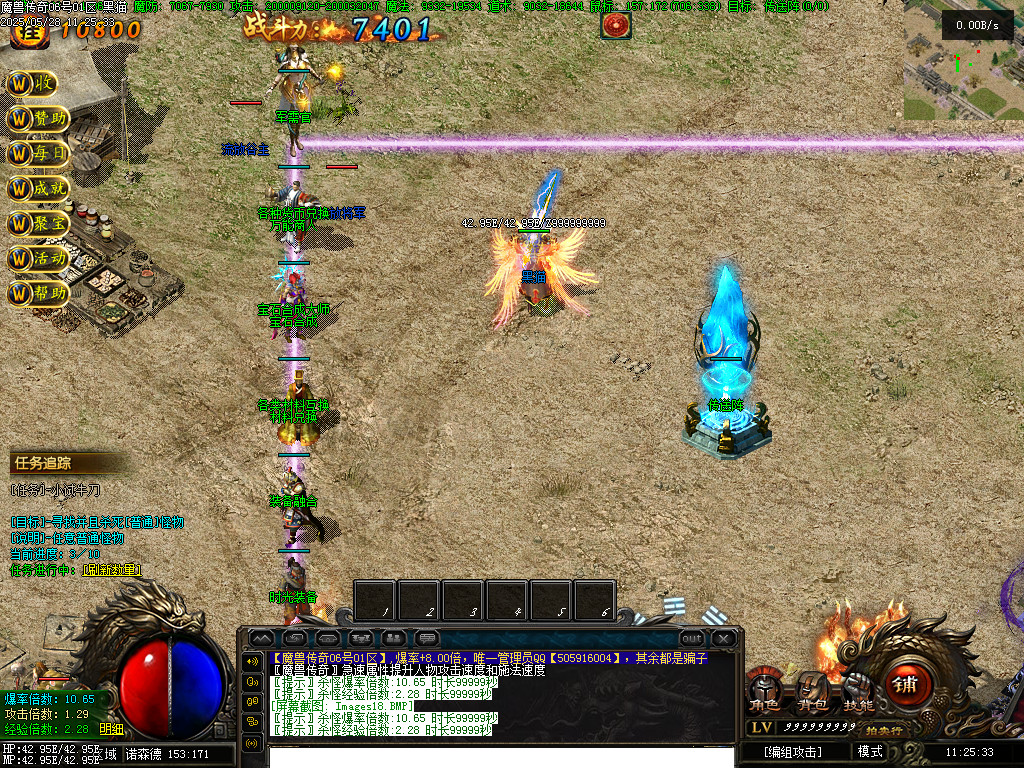Open the 技能 skills panel
Viewport: 1024px width, 768px height.
[x=857, y=693]
